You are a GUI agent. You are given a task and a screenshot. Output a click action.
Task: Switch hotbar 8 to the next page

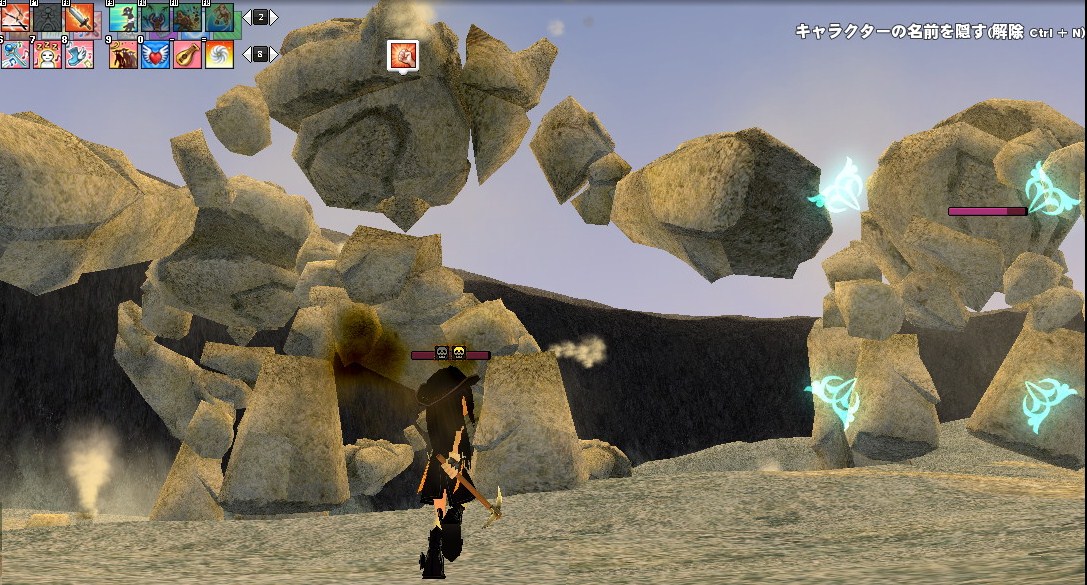[x=274, y=54]
